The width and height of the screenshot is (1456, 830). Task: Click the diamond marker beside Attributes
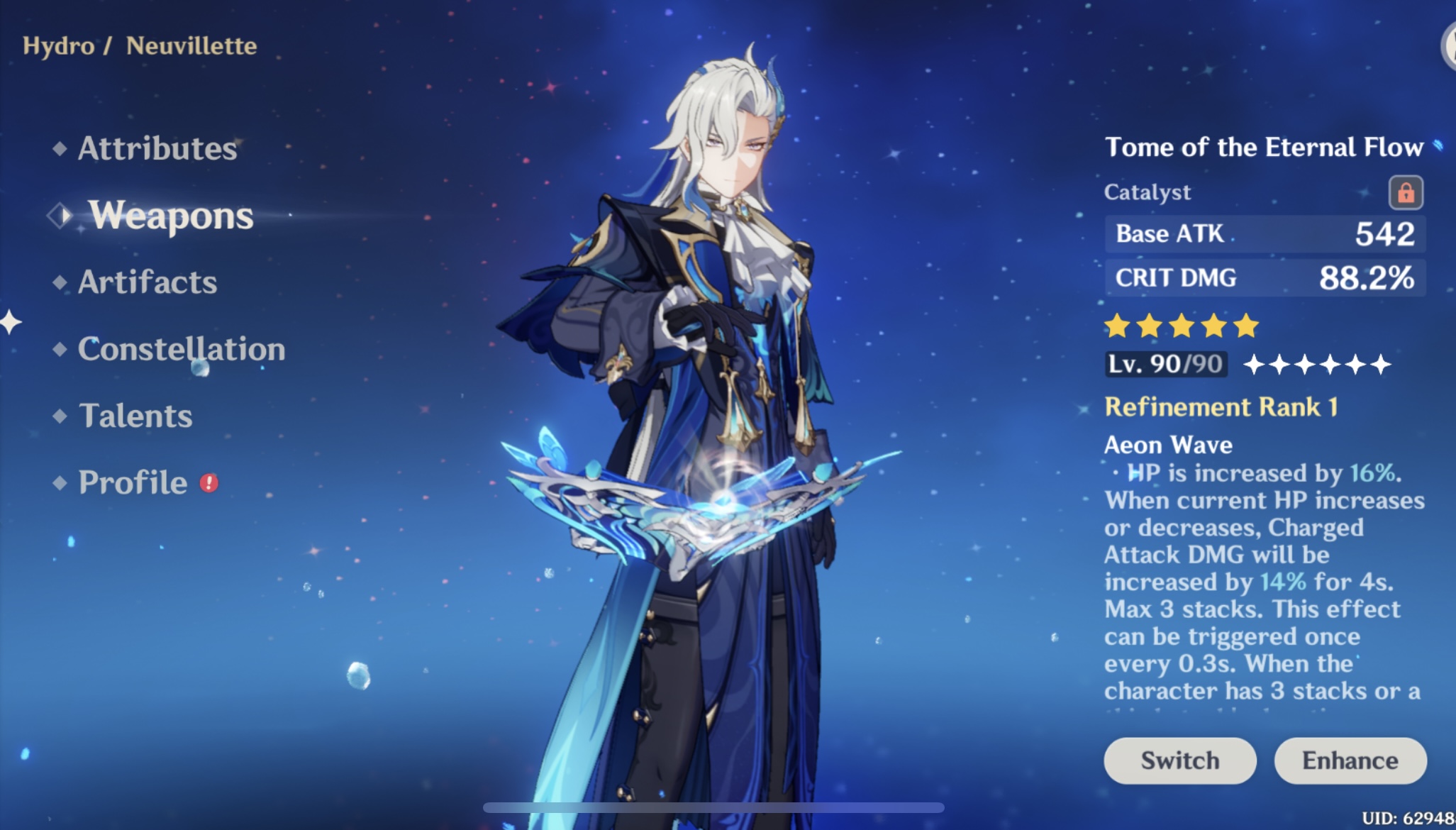click(60, 148)
